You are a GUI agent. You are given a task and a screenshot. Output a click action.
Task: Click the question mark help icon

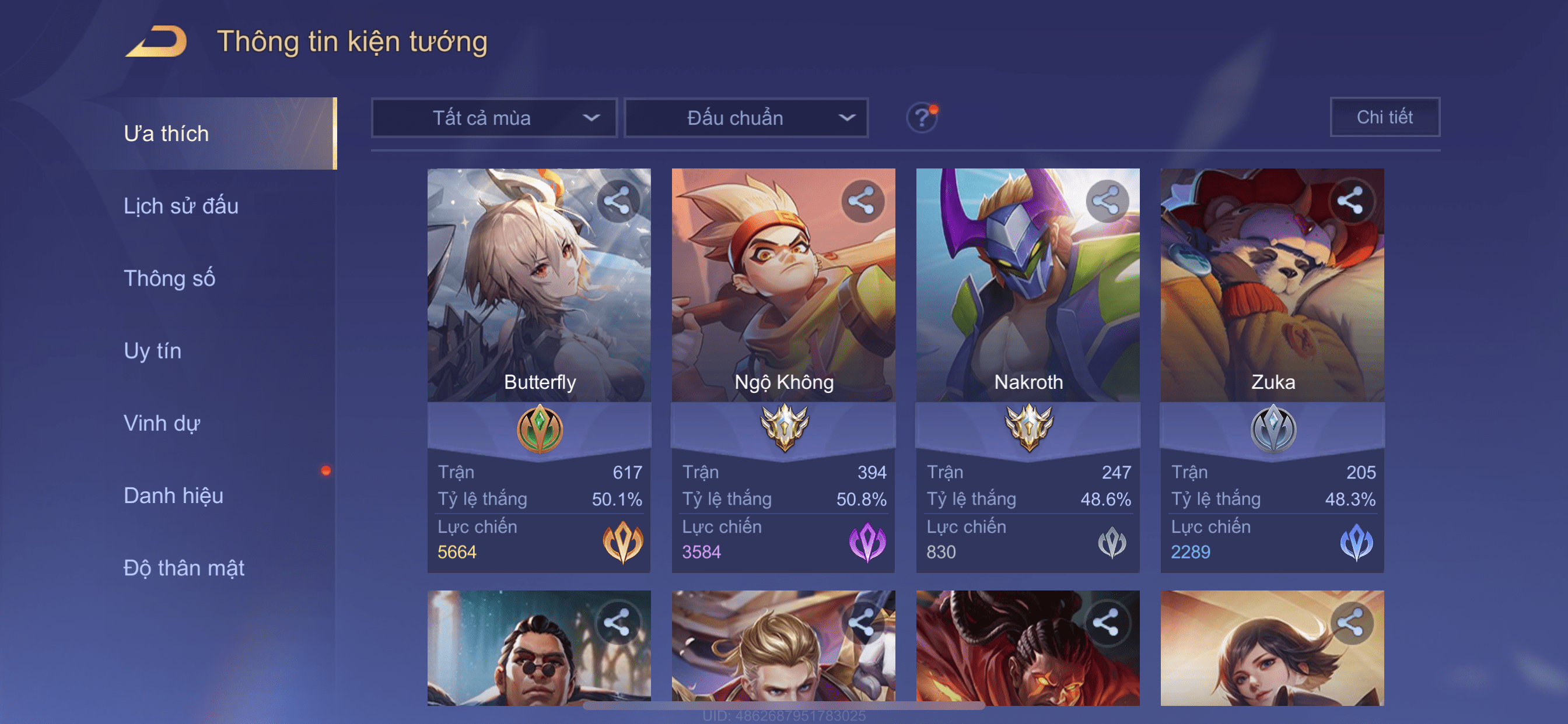tap(921, 117)
